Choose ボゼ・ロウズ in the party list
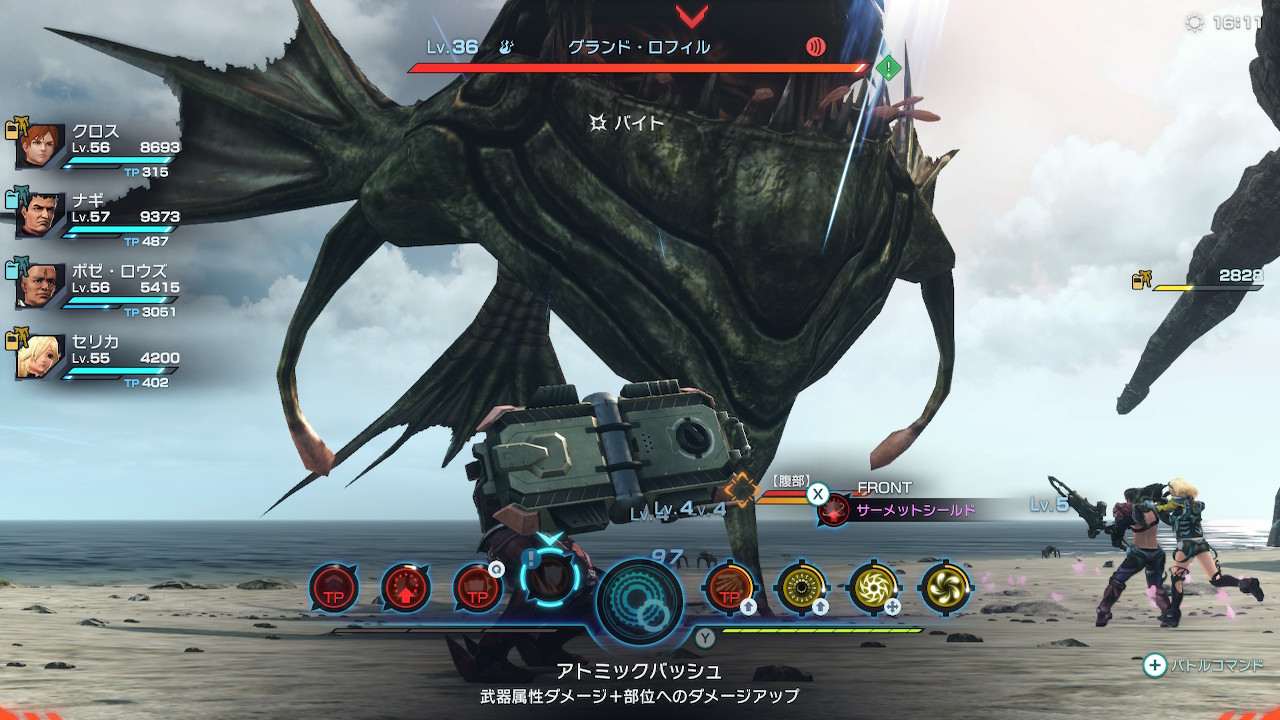1280x720 pixels. (x=41, y=286)
